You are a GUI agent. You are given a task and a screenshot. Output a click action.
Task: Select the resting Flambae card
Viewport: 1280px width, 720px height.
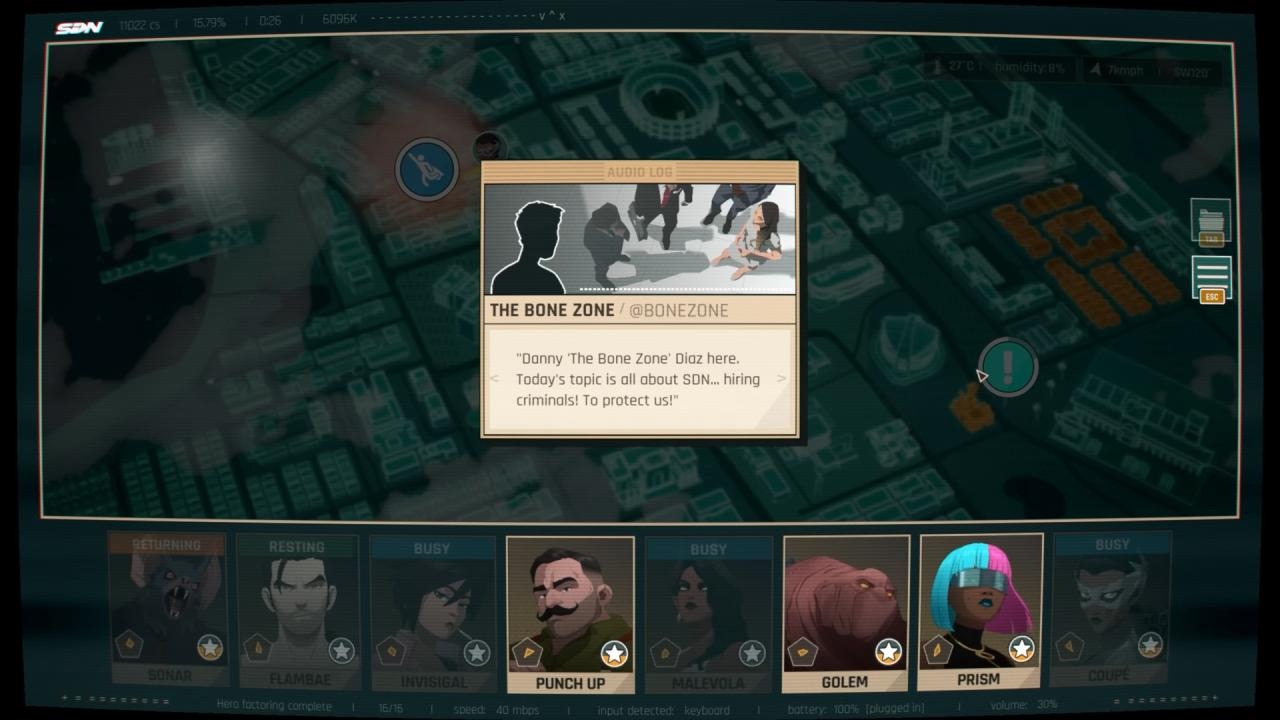(x=298, y=612)
